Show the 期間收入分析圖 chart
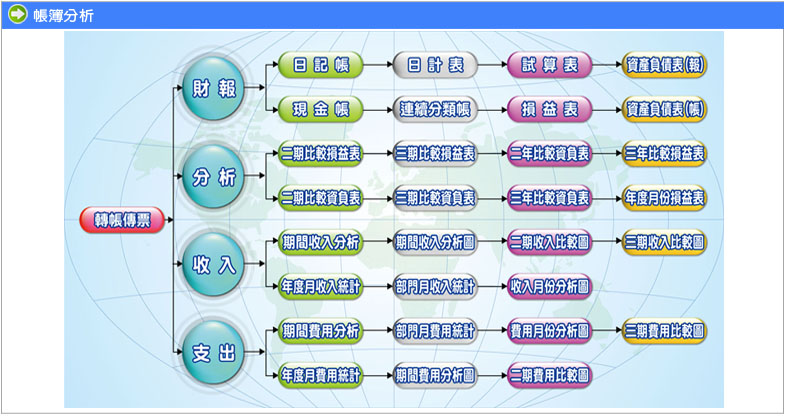The width and height of the screenshot is (786, 416). tap(435, 242)
